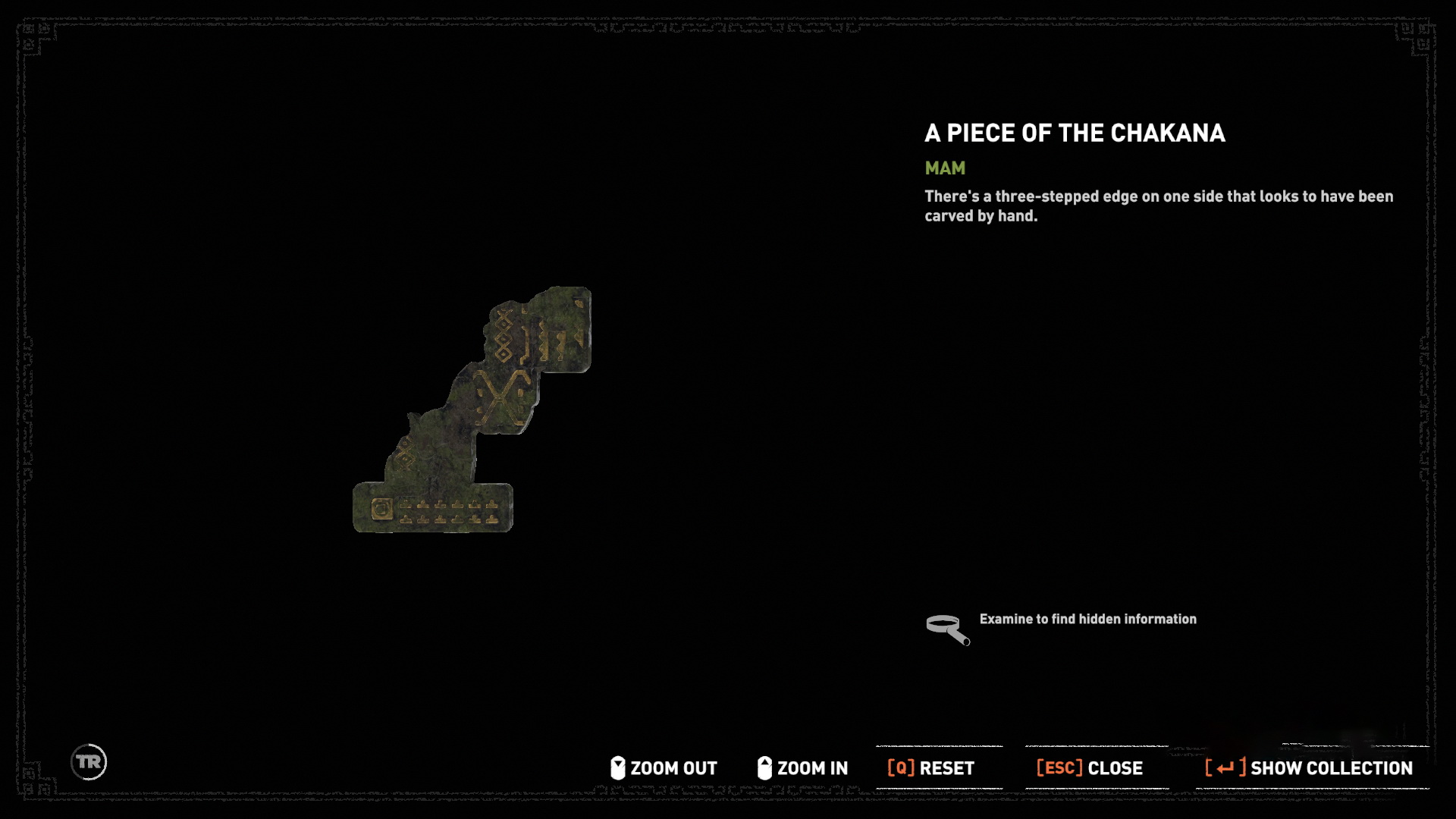Zoom out on the artifact

point(664,768)
